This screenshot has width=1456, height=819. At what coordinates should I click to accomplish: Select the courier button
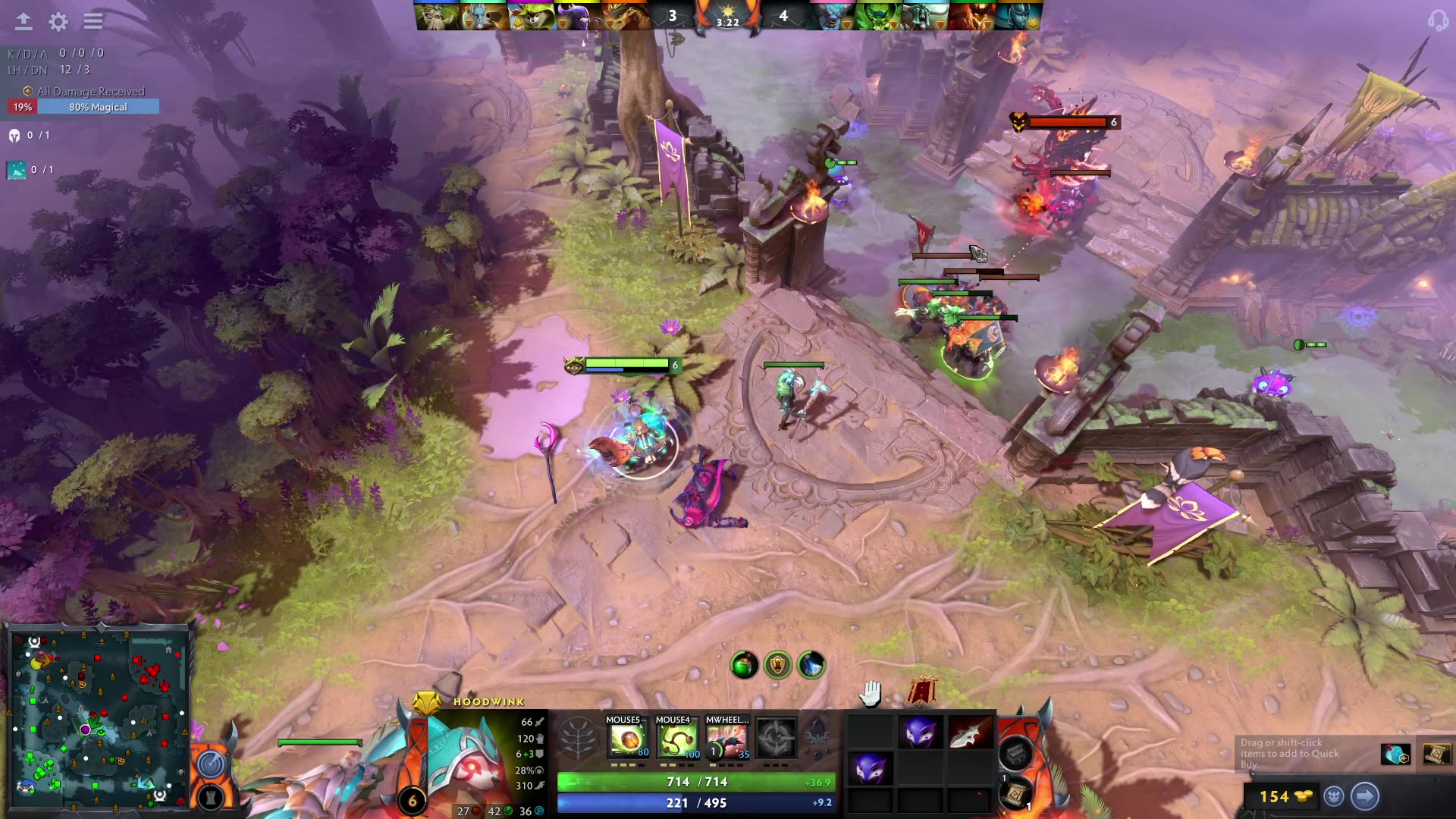coord(1334,796)
